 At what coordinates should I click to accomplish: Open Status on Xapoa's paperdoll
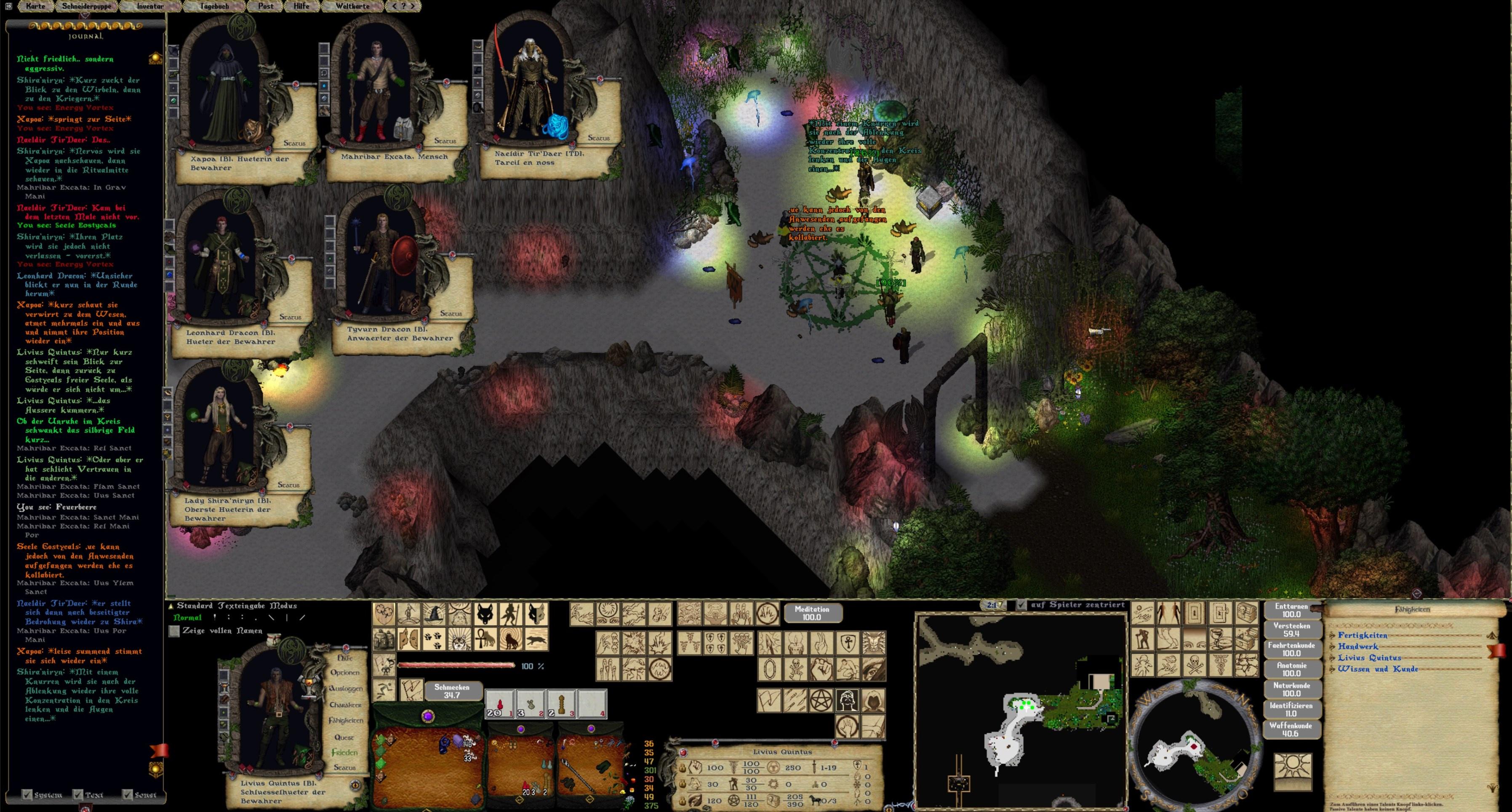tap(294, 143)
